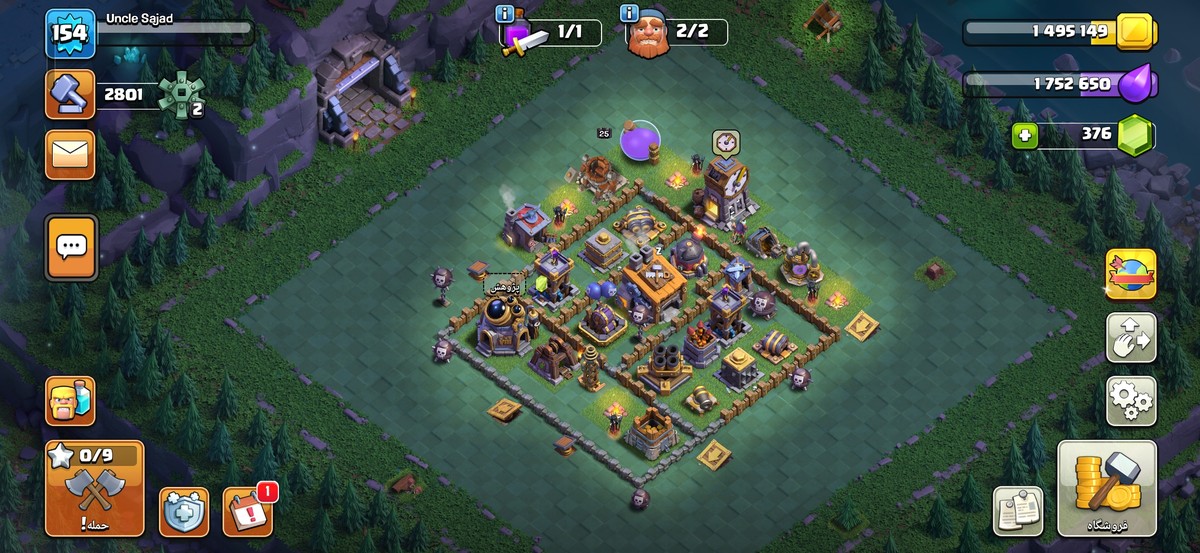Open the Settings gears button
The image size is (1200, 553).
[x=1131, y=401]
